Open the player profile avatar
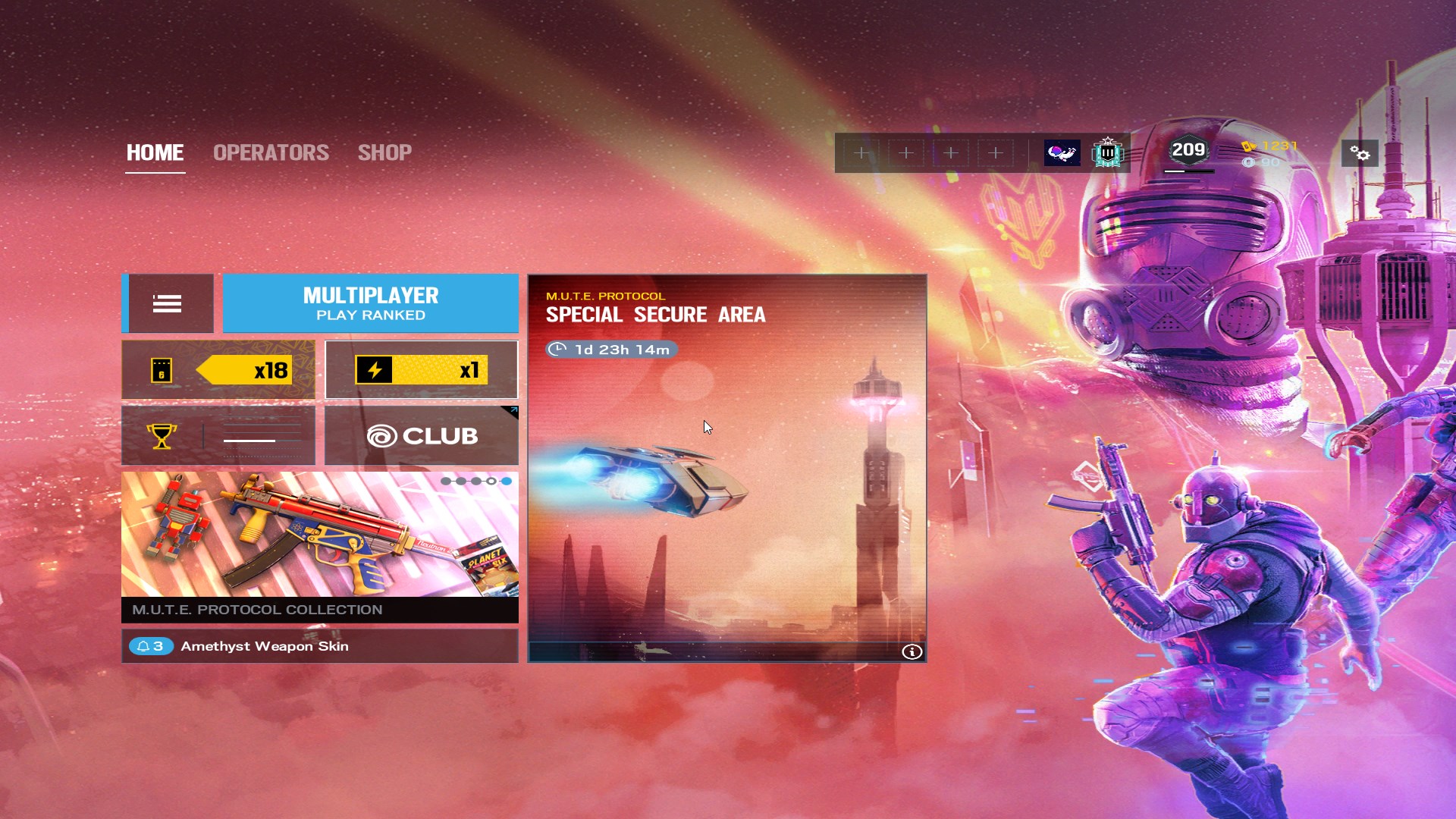1456x819 pixels. (1062, 153)
